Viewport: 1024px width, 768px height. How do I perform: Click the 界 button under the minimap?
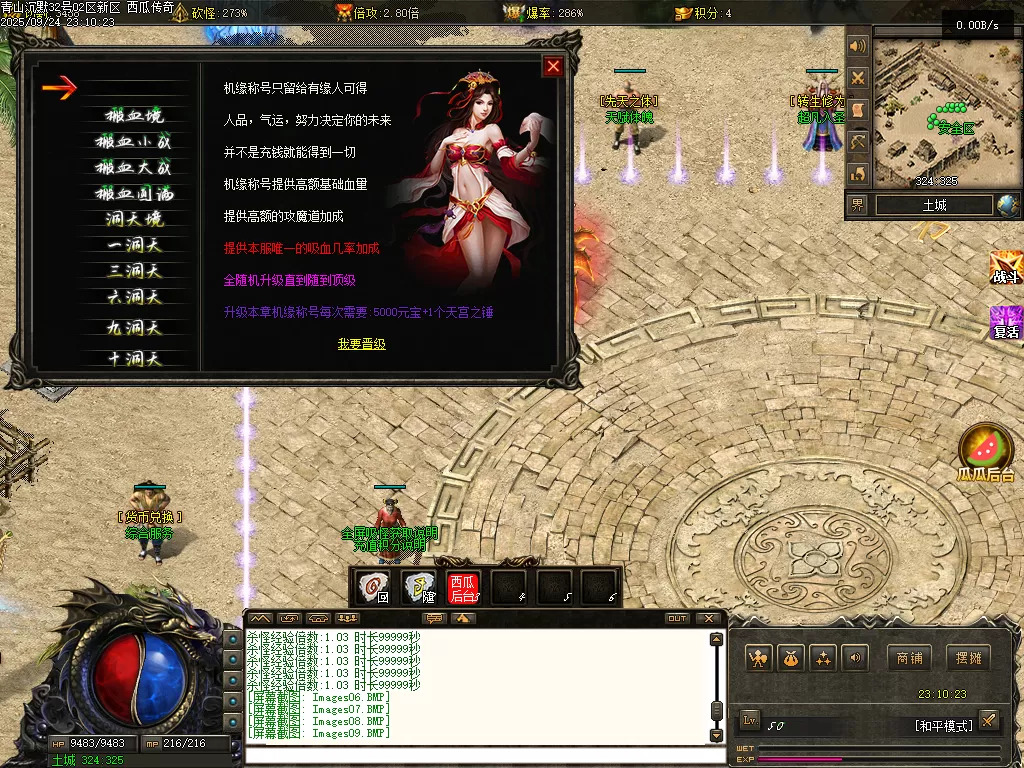858,205
